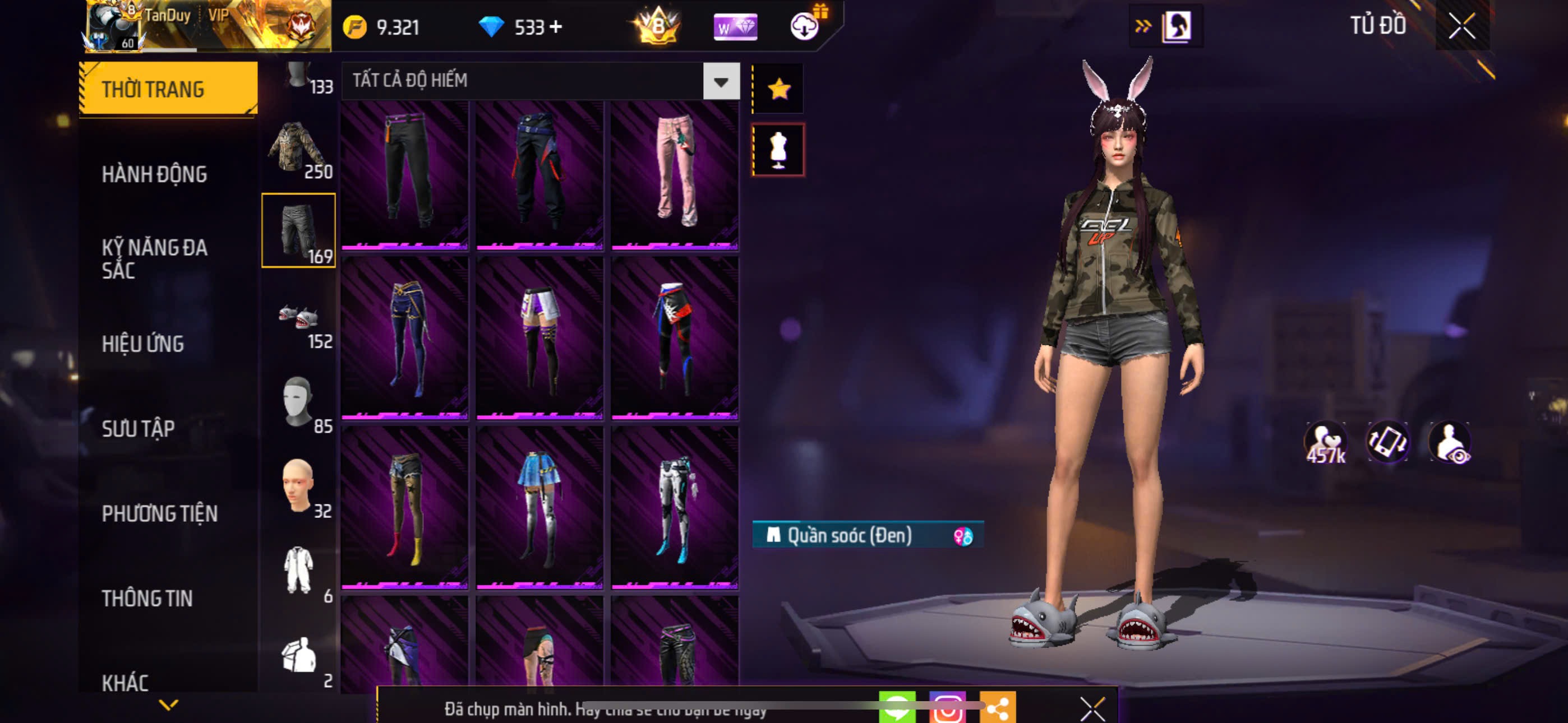Select the KỸ NĂNG ĐA SẮC tab

154,258
